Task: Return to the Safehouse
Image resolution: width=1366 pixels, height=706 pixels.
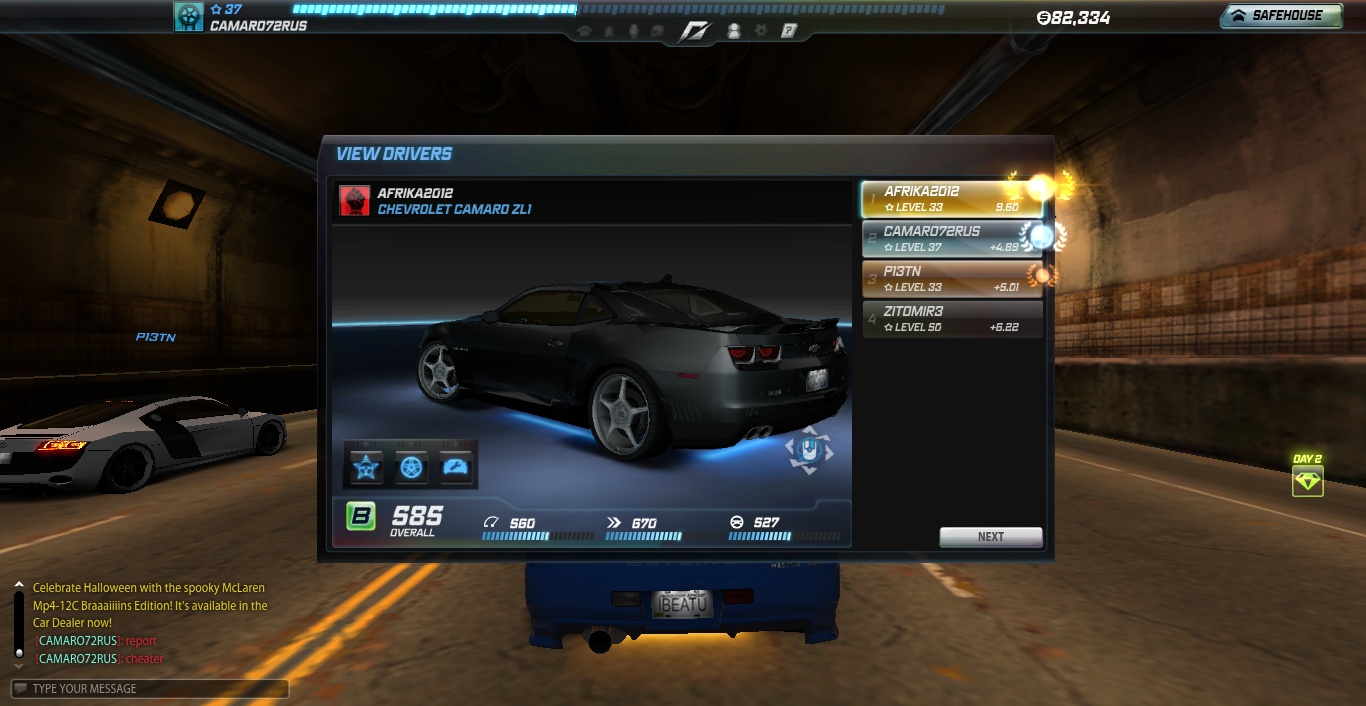Action: click(1280, 16)
